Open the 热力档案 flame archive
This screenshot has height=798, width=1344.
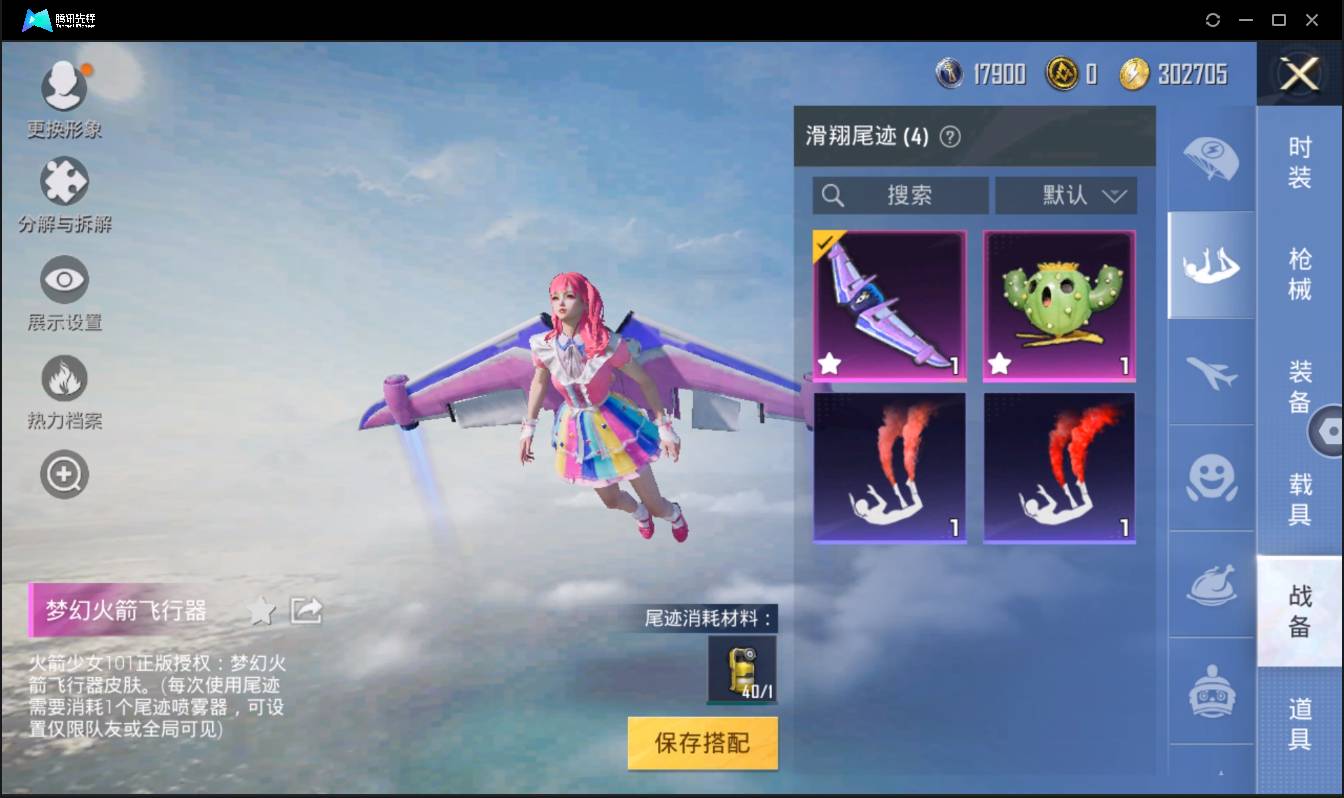(64, 376)
